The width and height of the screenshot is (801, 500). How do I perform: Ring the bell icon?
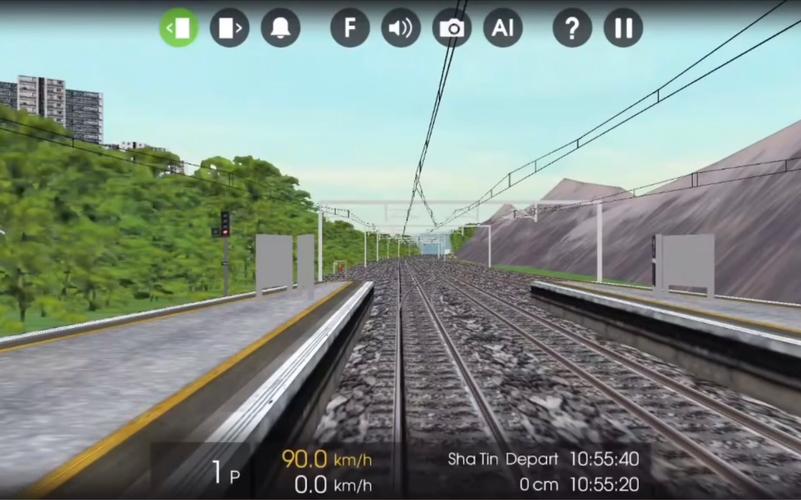tap(281, 28)
